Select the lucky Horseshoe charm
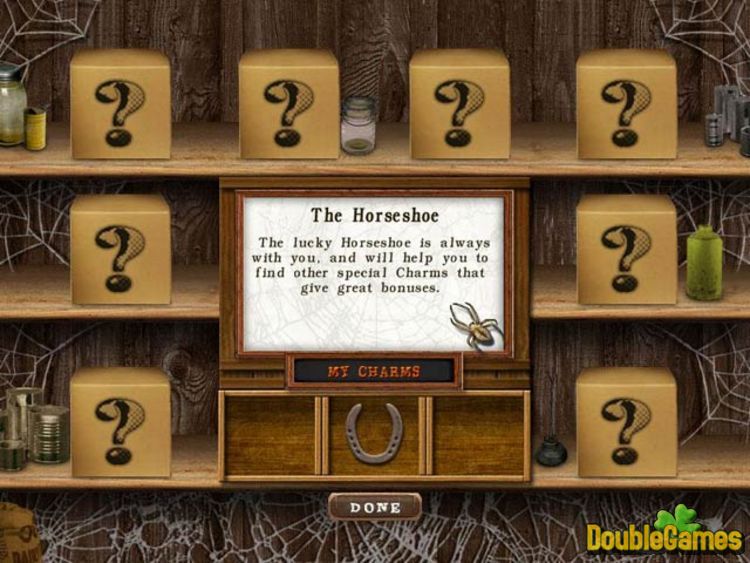The image size is (750, 563). click(374, 433)
